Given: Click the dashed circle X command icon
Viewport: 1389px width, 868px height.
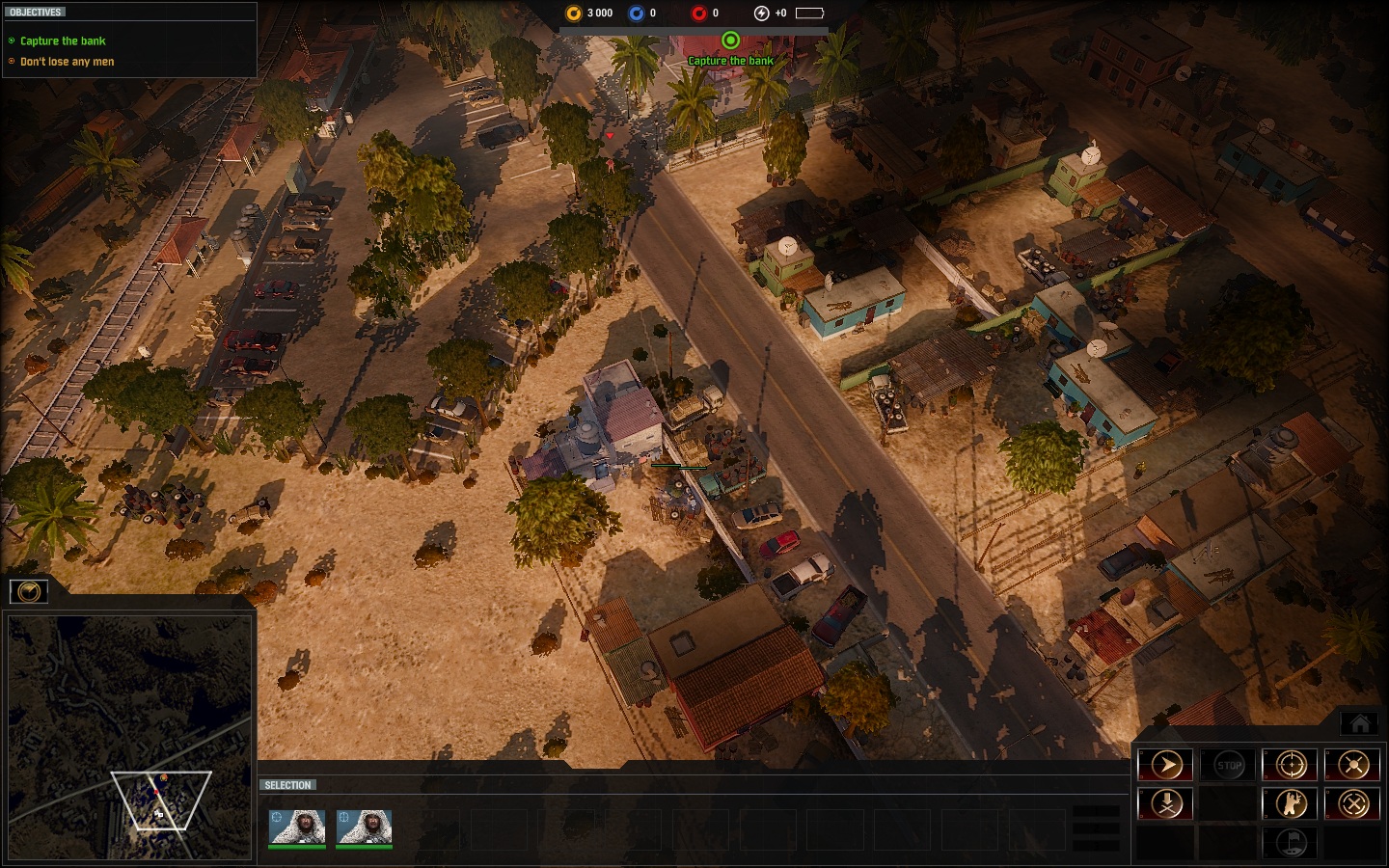Looking at the screenshot, I should pyautogui.click(x=1352, y=803).
